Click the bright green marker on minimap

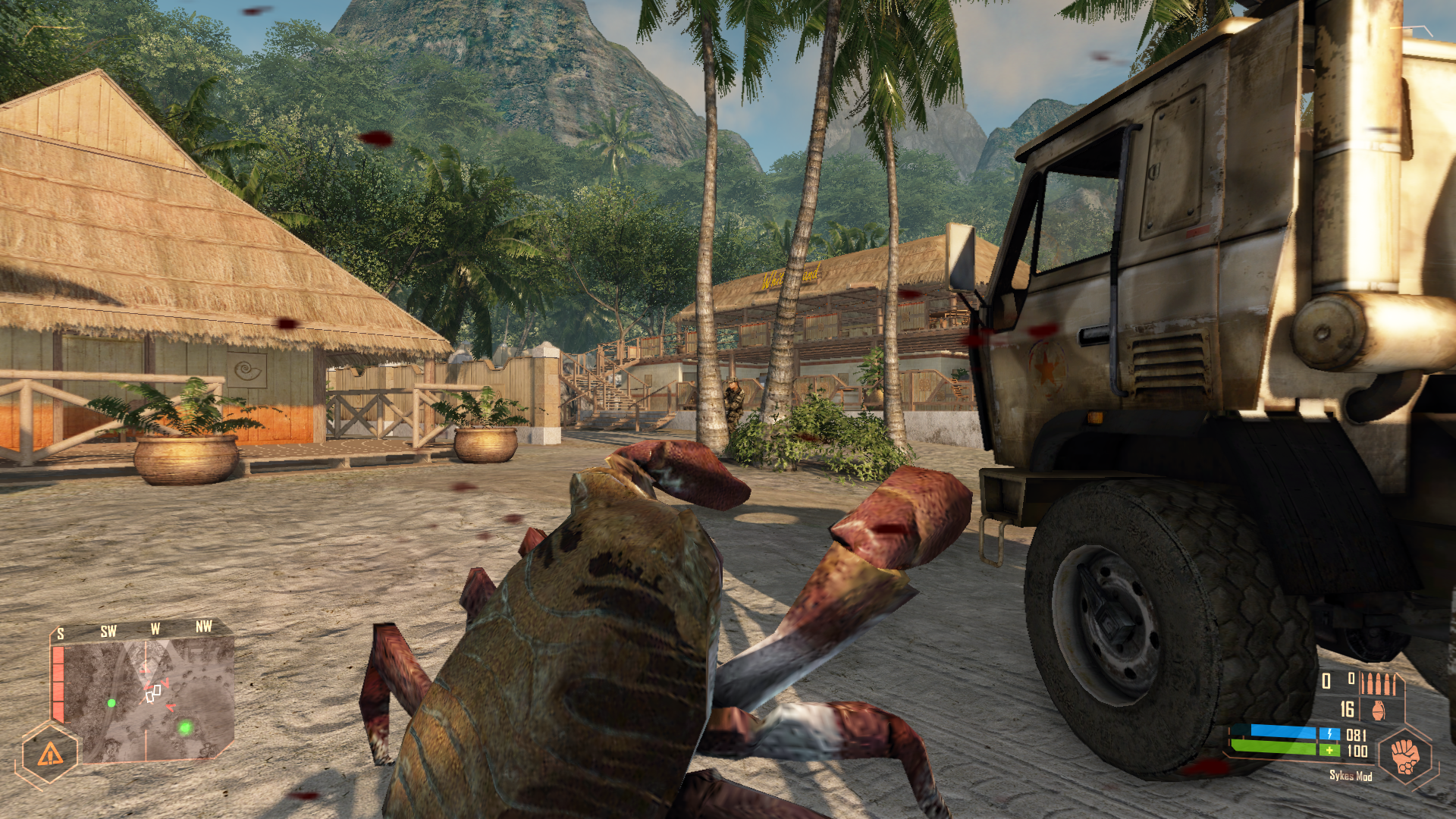(185, 728)
